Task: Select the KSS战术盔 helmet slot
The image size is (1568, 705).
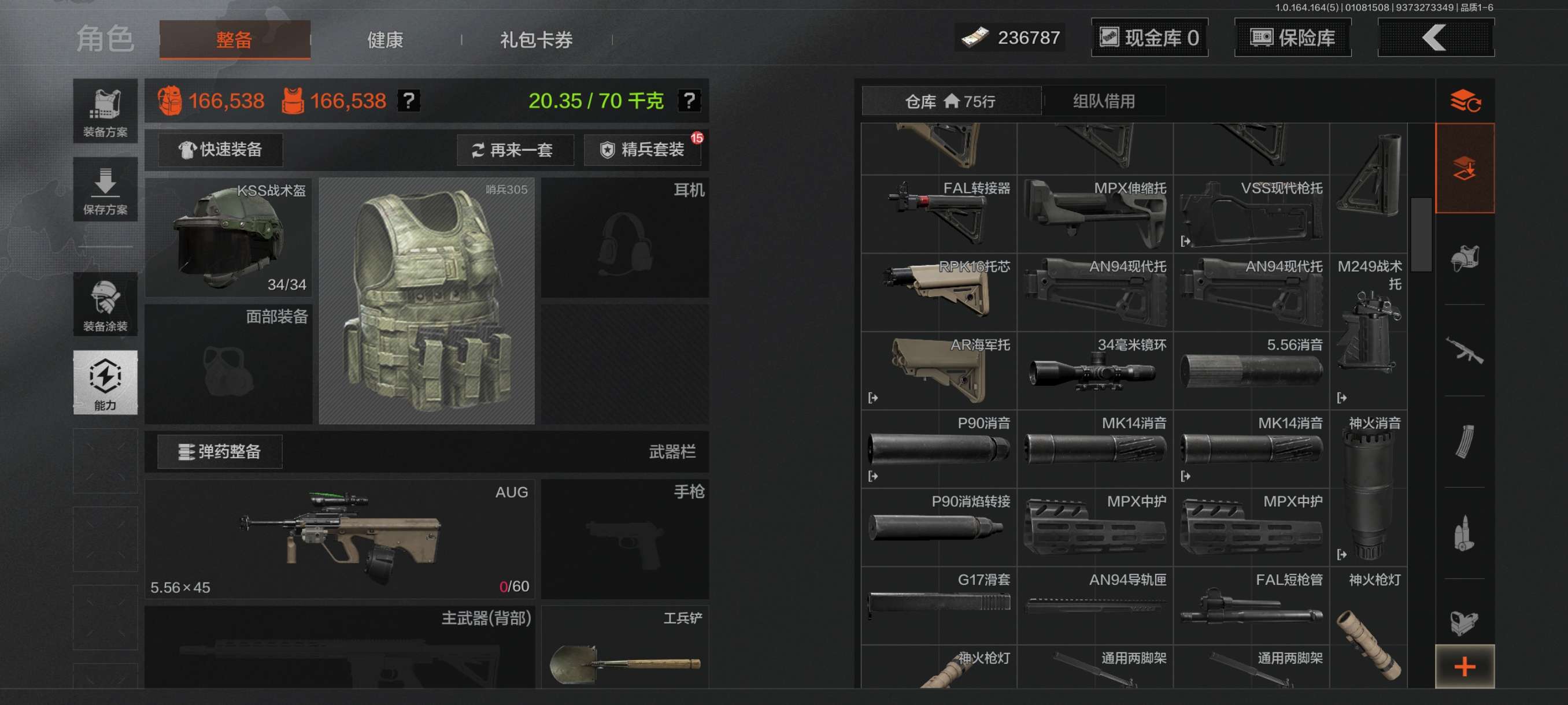Action: [229, 238]
